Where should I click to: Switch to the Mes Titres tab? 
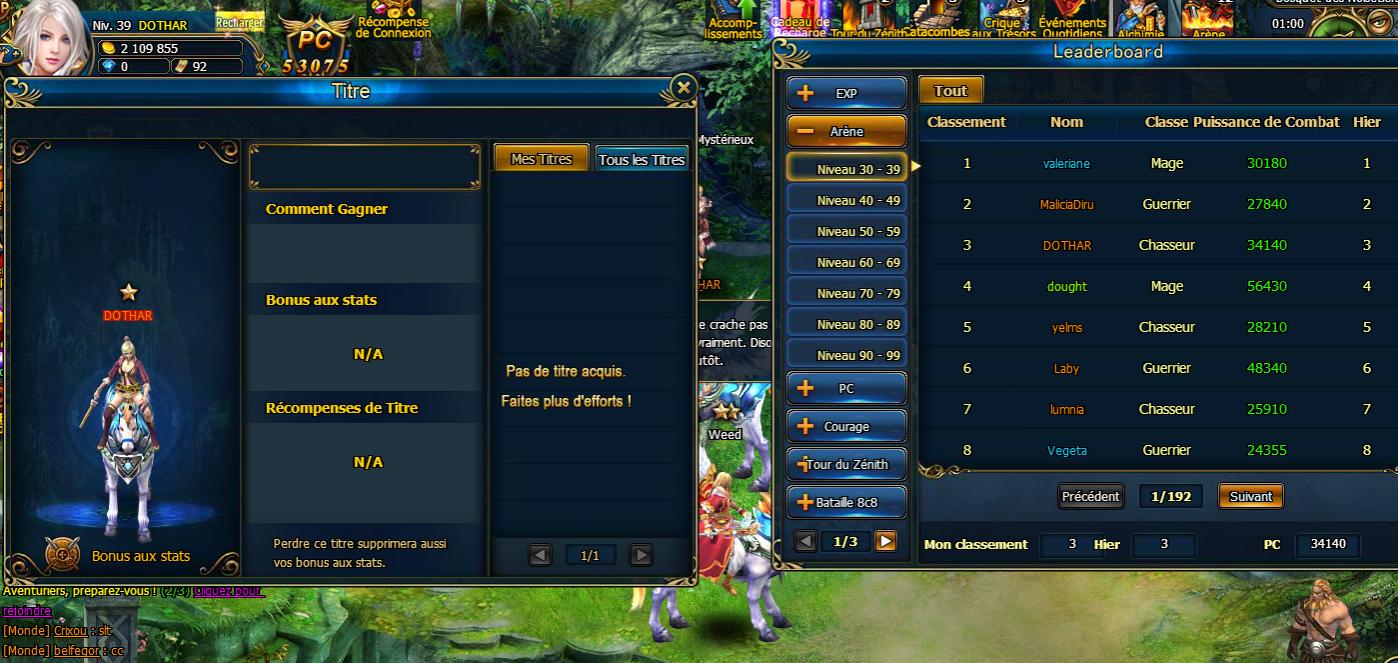click(x=541, y=159)
